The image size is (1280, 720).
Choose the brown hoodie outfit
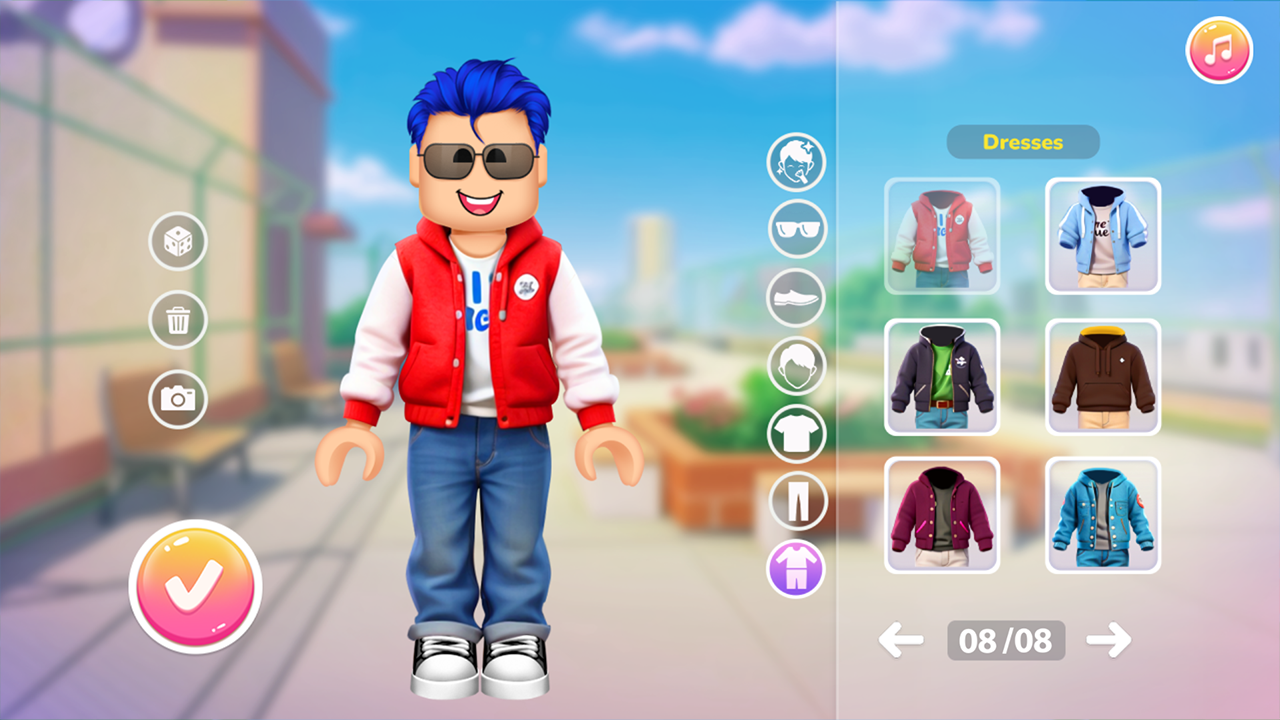(x=1102, y=376)
